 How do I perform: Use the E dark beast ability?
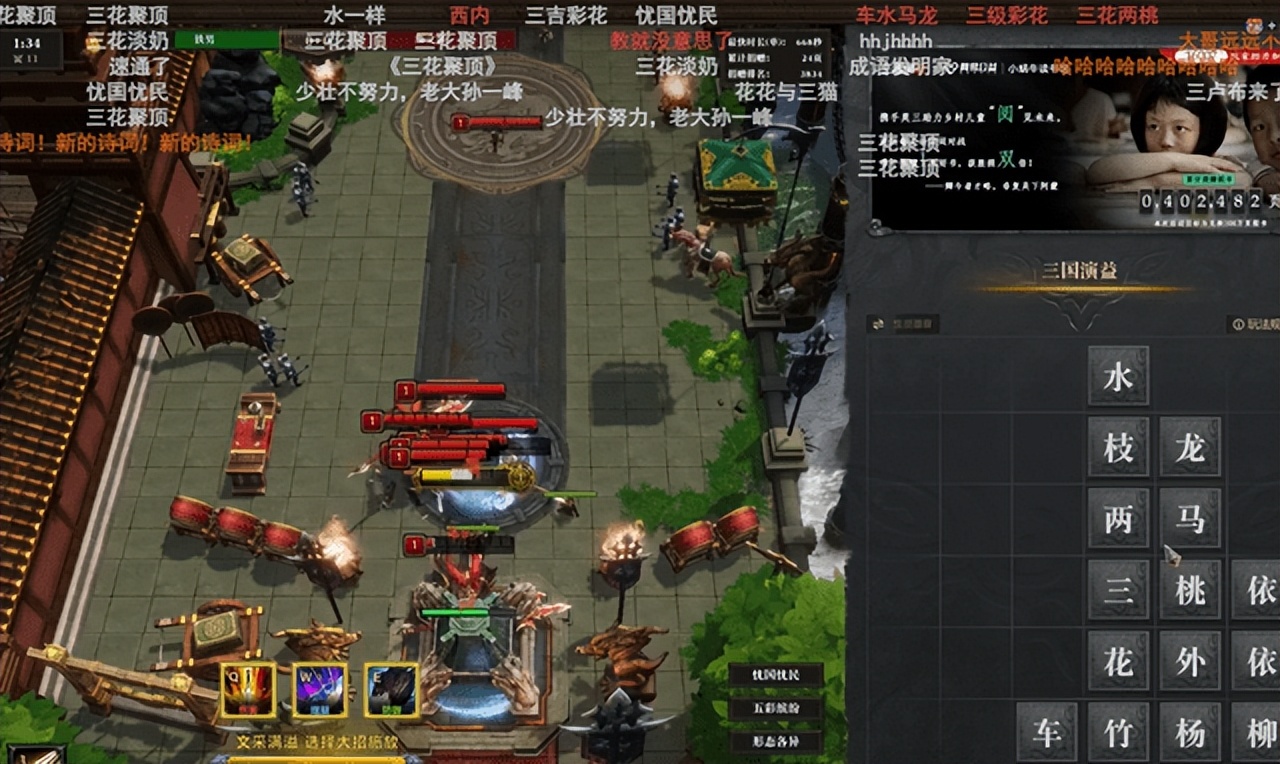pos(391,690)
